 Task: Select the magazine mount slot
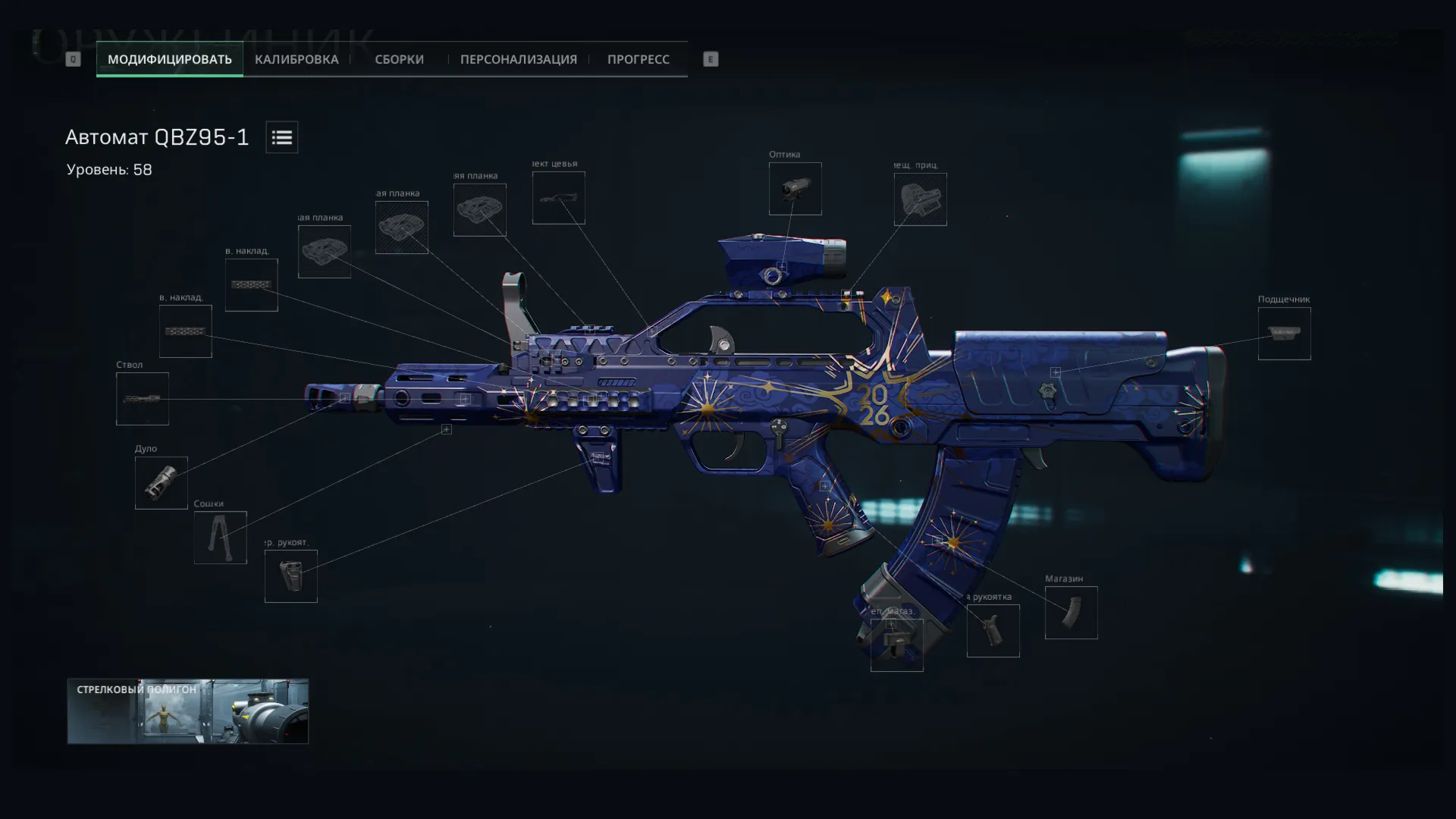click(896, 645)
